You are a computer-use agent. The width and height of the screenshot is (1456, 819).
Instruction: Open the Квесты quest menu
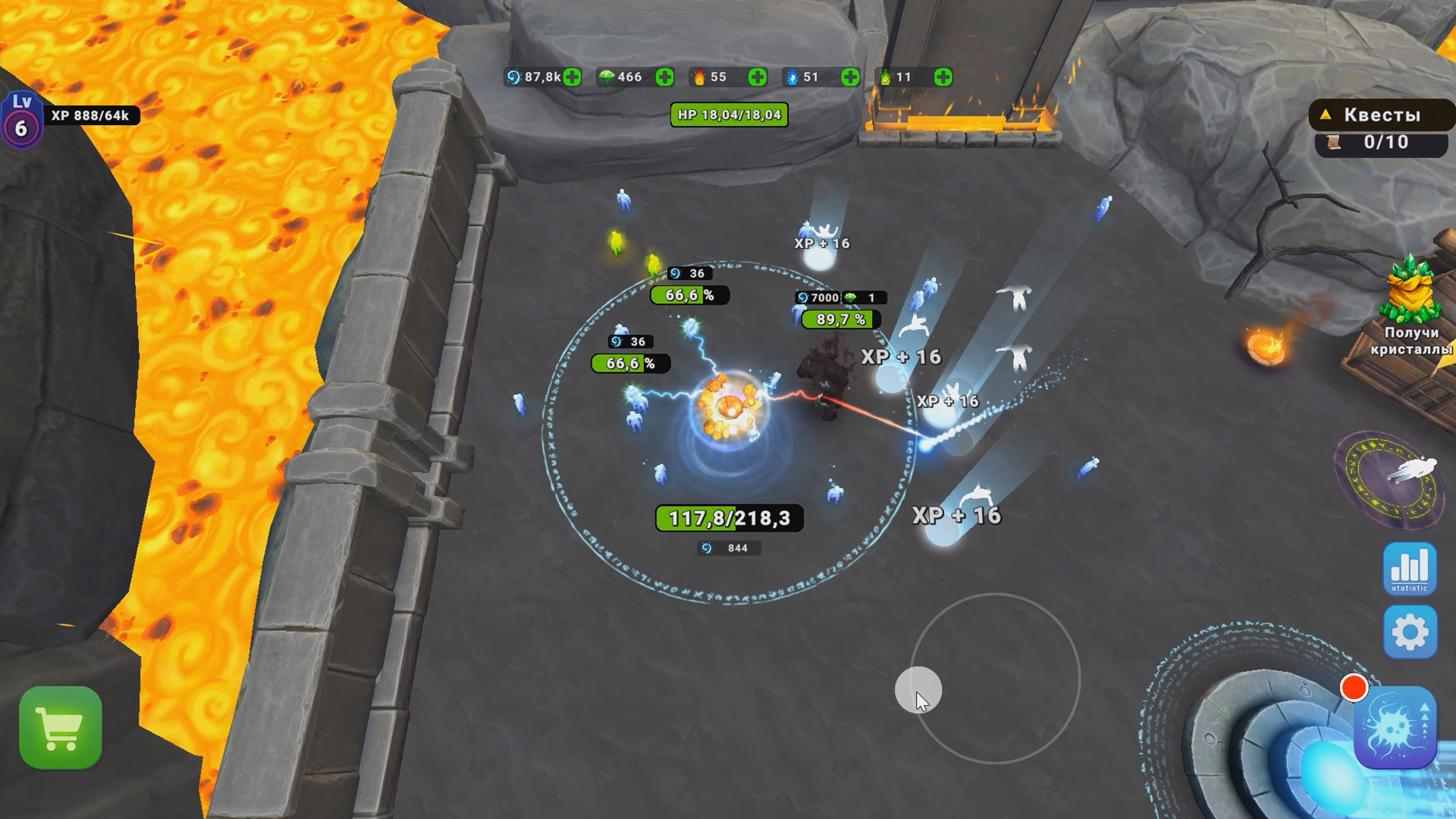(1382, 114)
